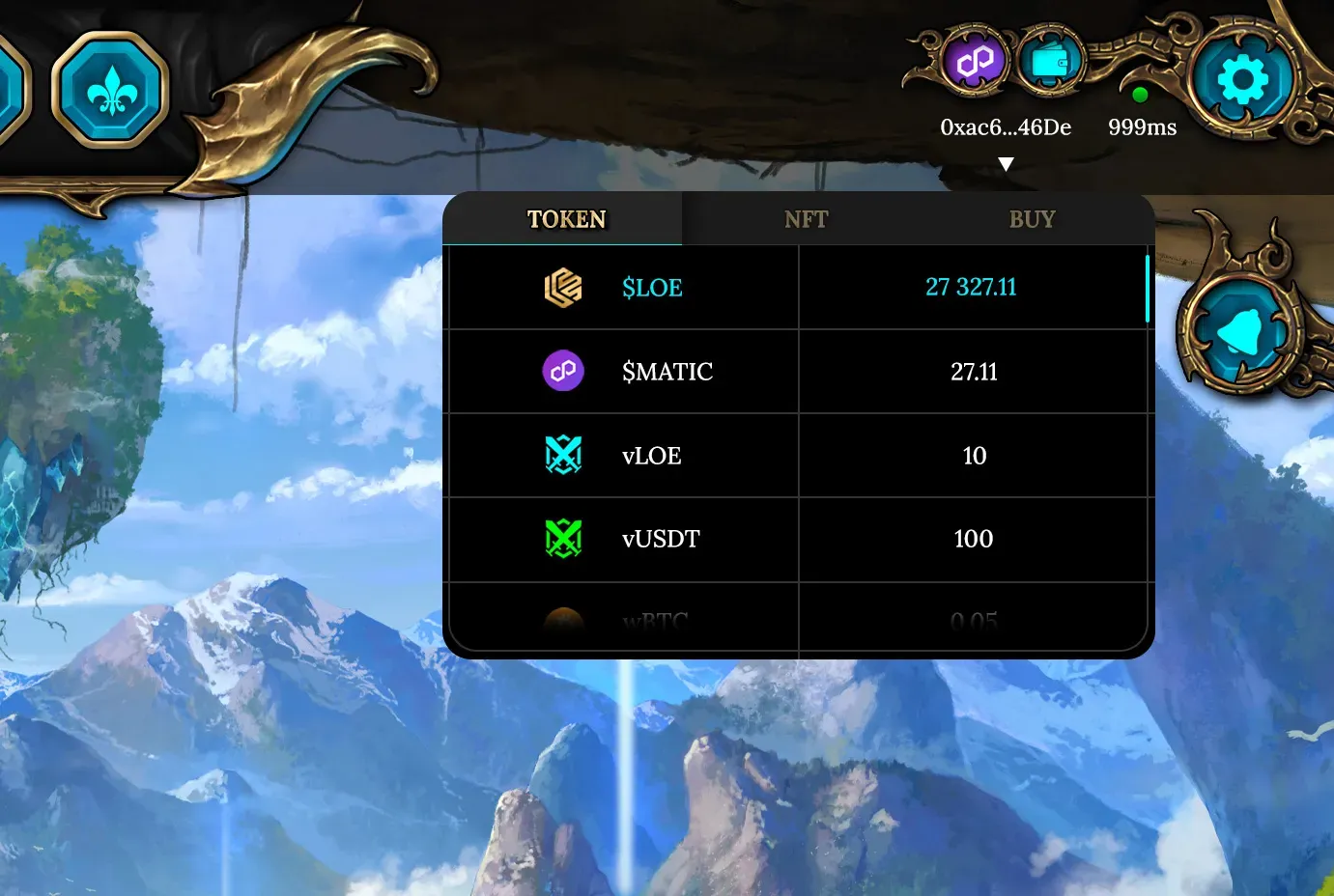Click the 999ms ping indicator
This screenshot has height=896, width=1334.
[1142, 126]
